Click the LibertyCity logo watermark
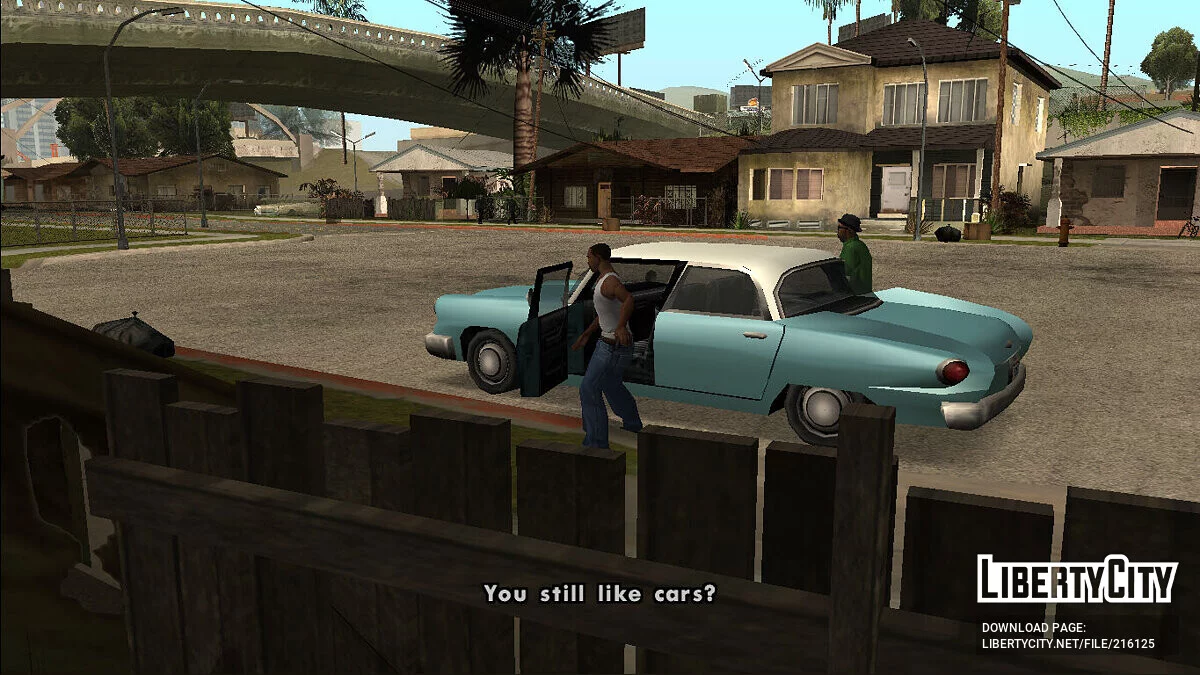Image resolution: width=1200 pixels, height=675 pixels. (1077, 579)
